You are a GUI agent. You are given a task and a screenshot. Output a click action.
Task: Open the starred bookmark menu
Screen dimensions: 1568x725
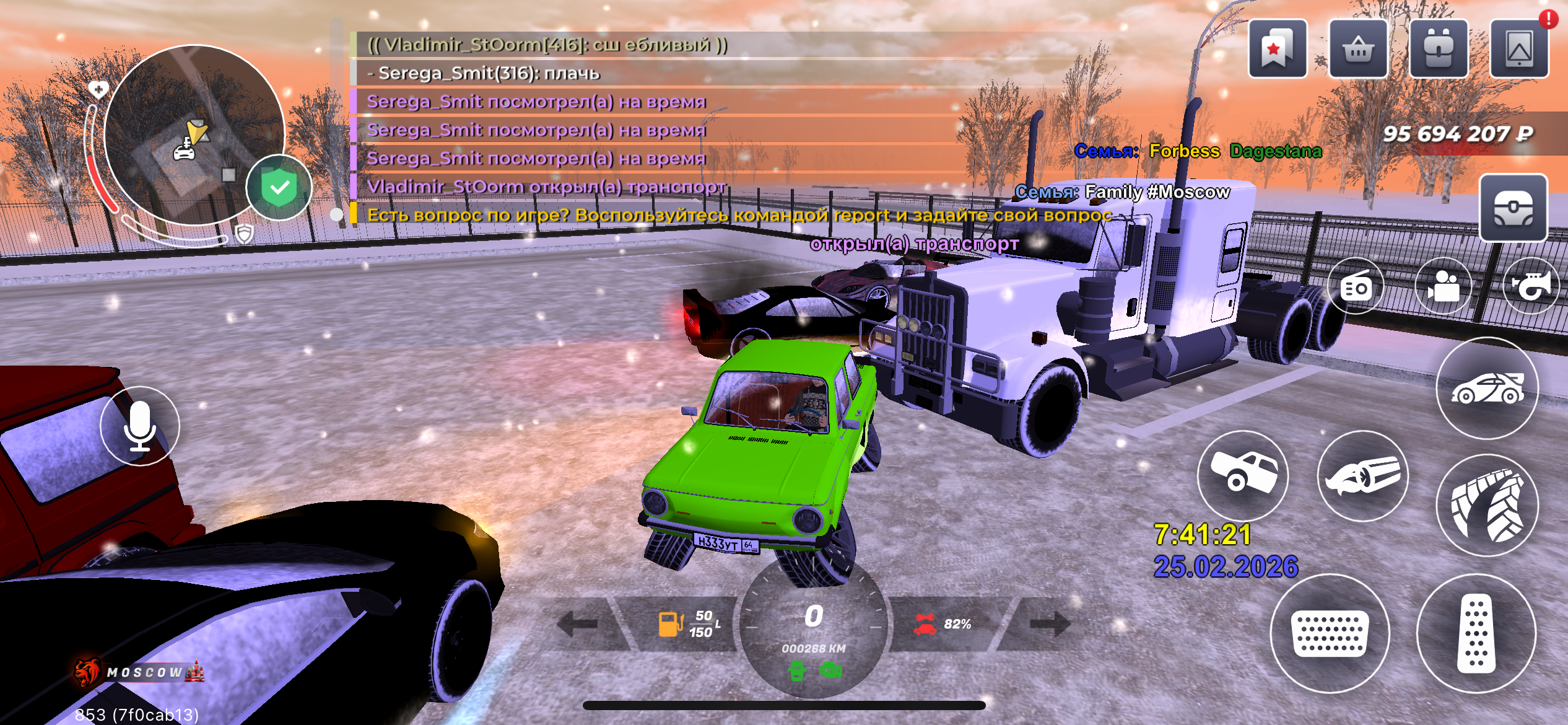click(x=1277, y=48)
